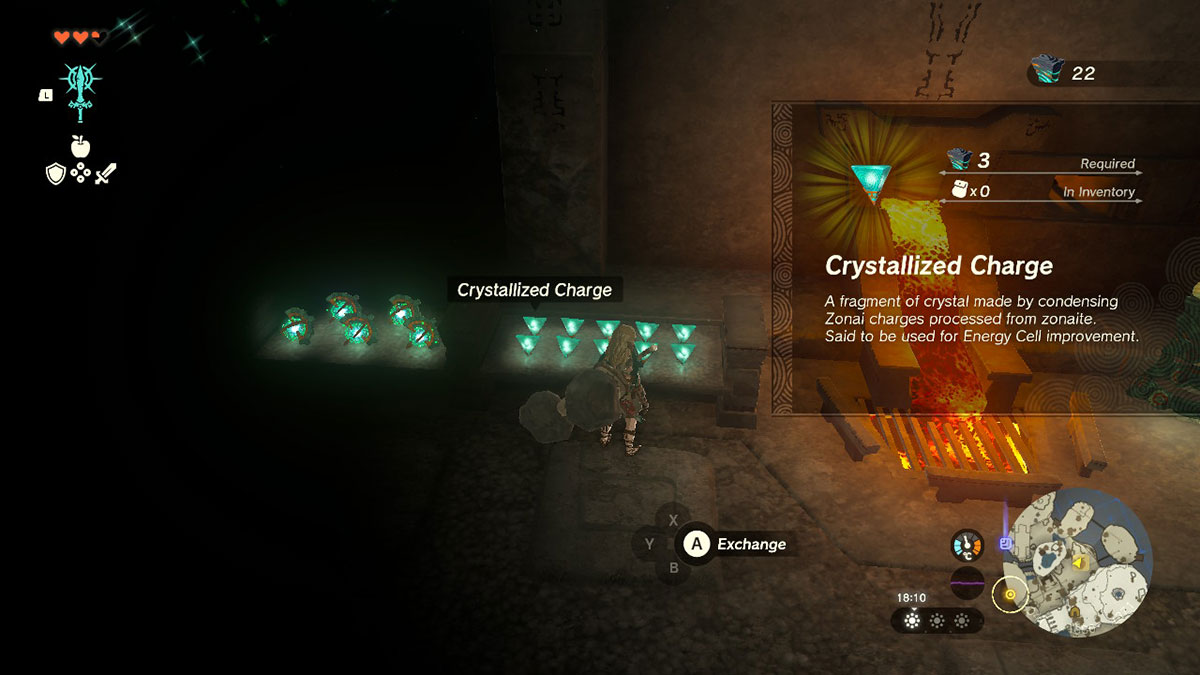Select the Crystallized Charge name tag
The image size is (1200, 675).
click(534, 290)
